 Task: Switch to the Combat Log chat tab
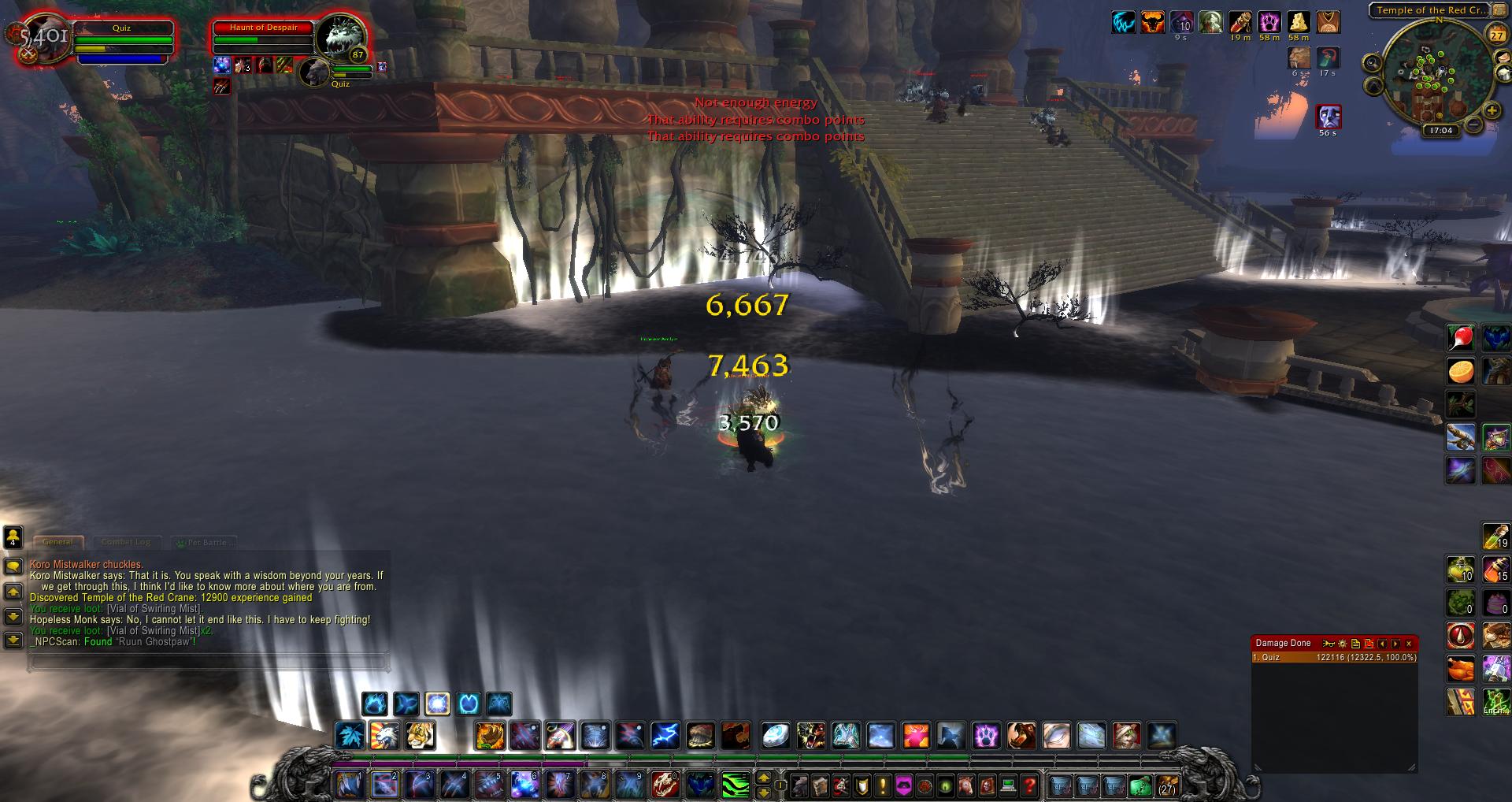(126, 542)
